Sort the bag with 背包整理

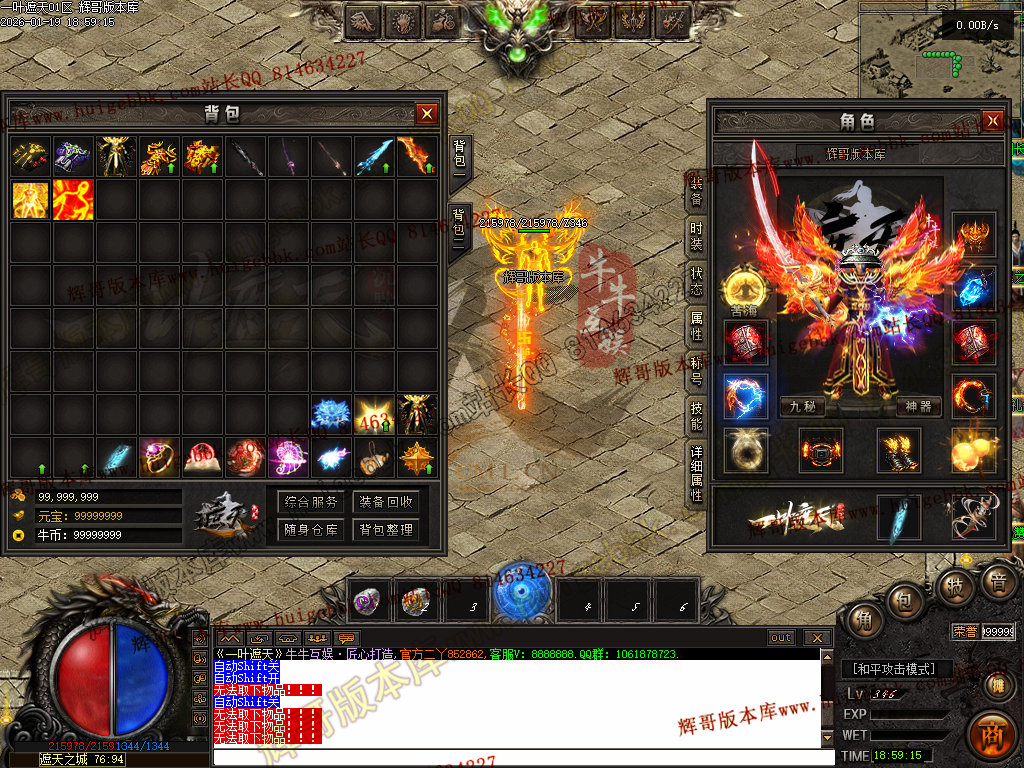click(387, 530)
